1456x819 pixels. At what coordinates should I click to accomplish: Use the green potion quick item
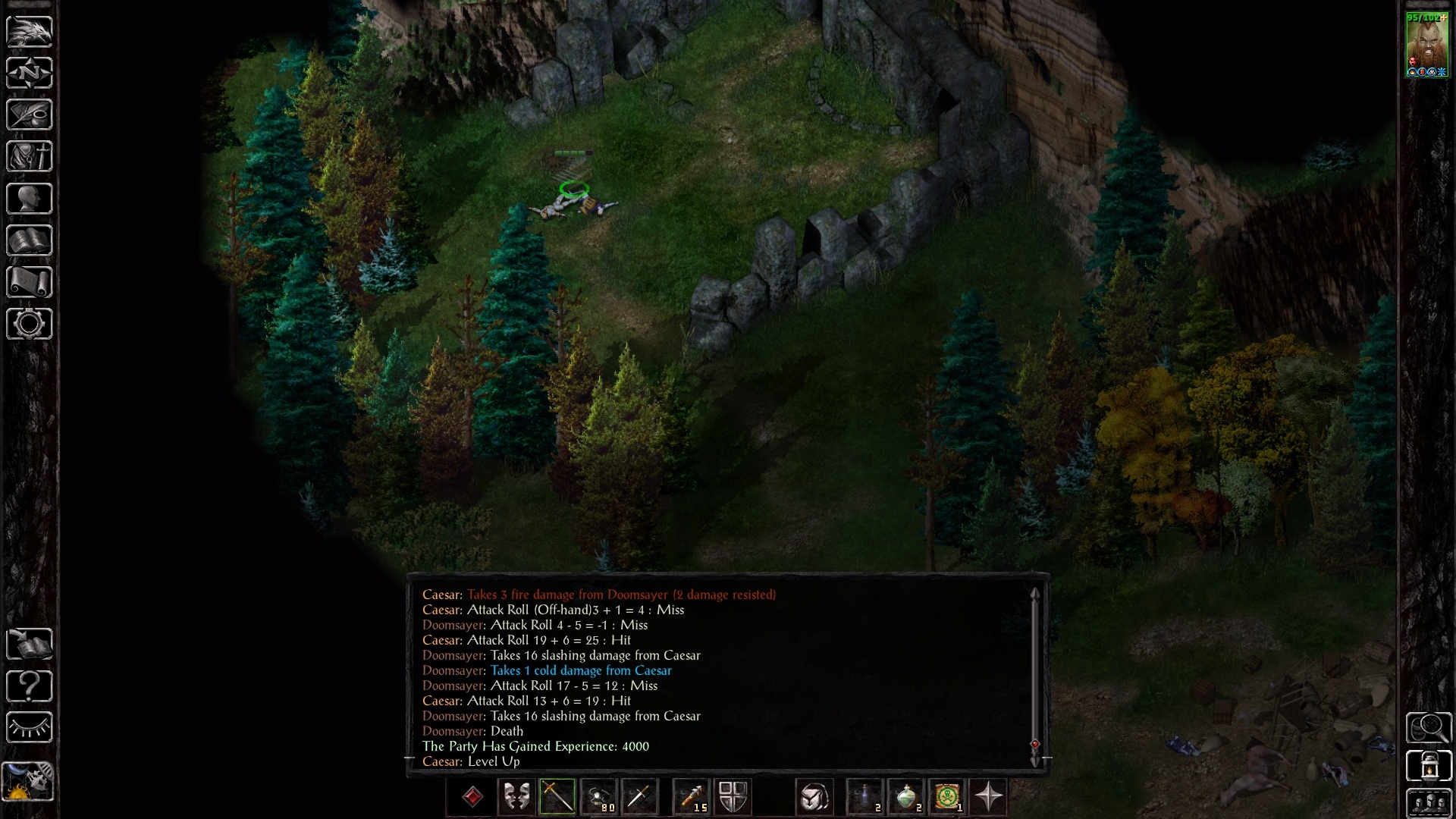point(906,797)
